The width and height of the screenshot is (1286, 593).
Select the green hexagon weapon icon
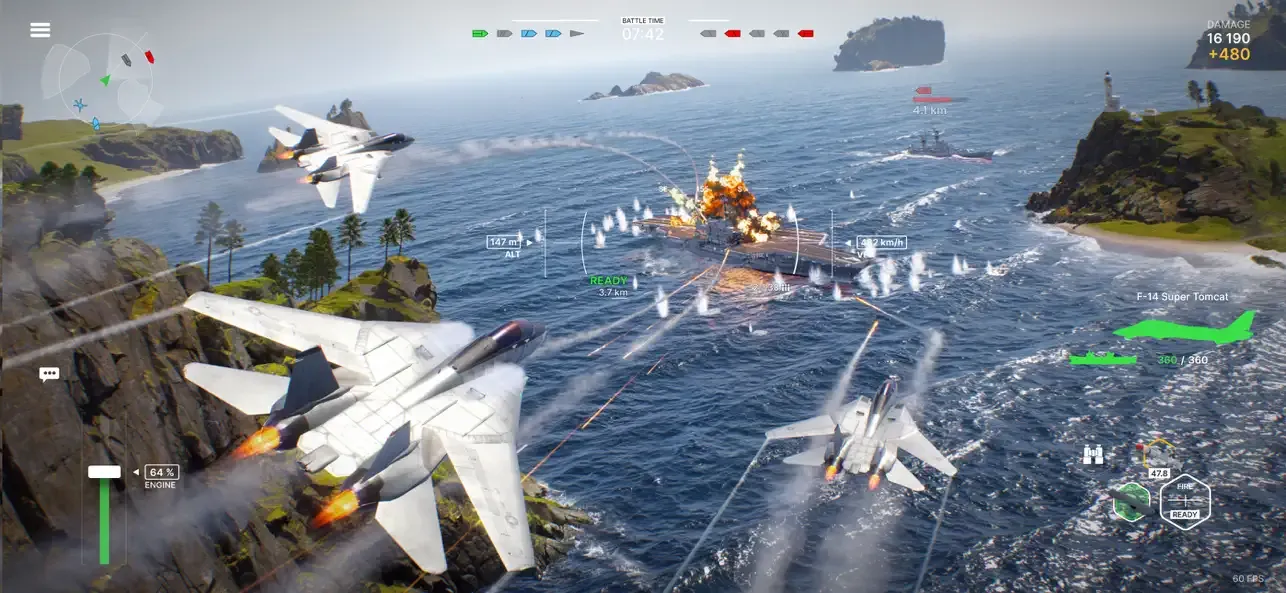tap(1131, 501)
